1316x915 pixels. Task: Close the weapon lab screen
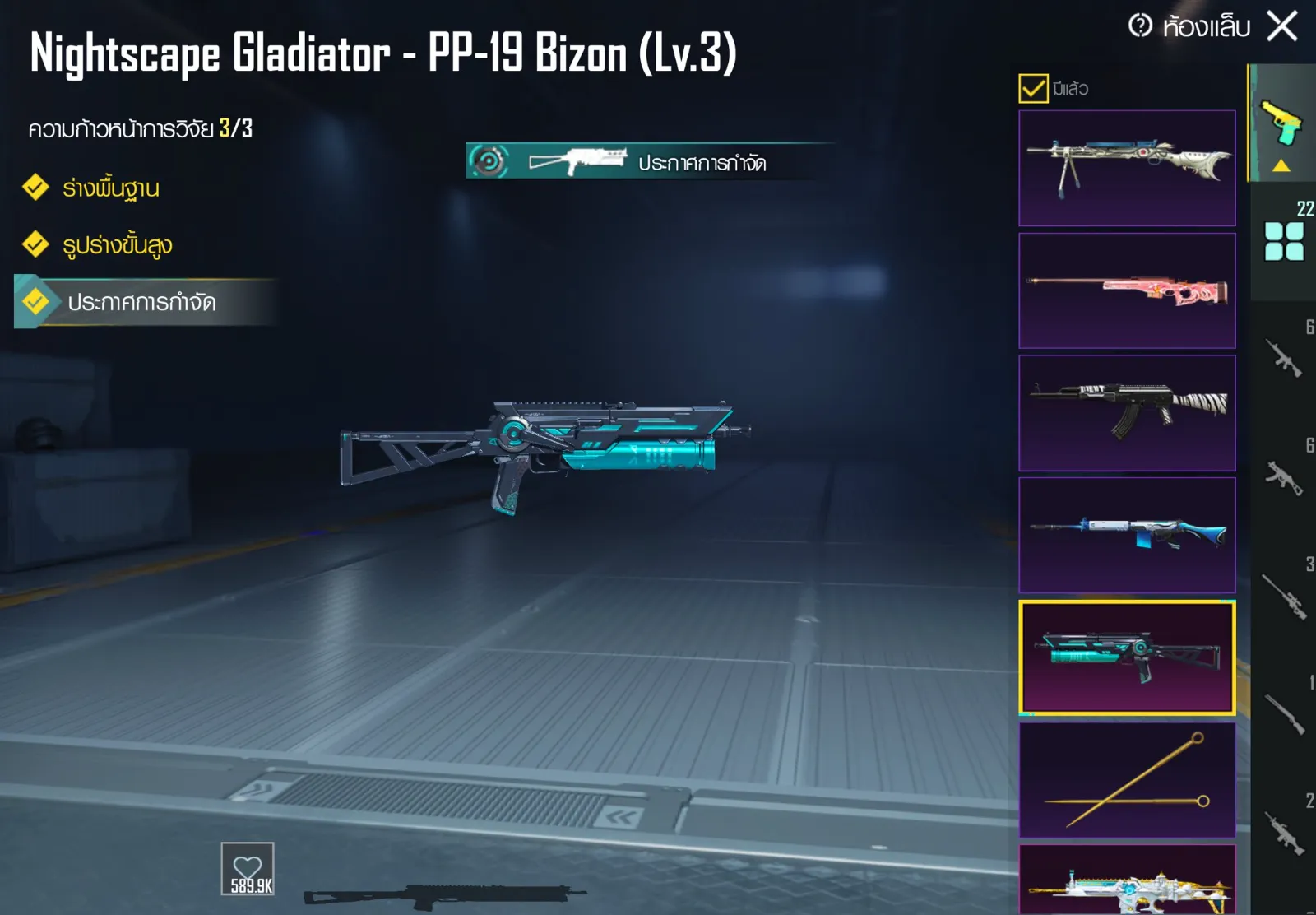(x=1281, y=26)
